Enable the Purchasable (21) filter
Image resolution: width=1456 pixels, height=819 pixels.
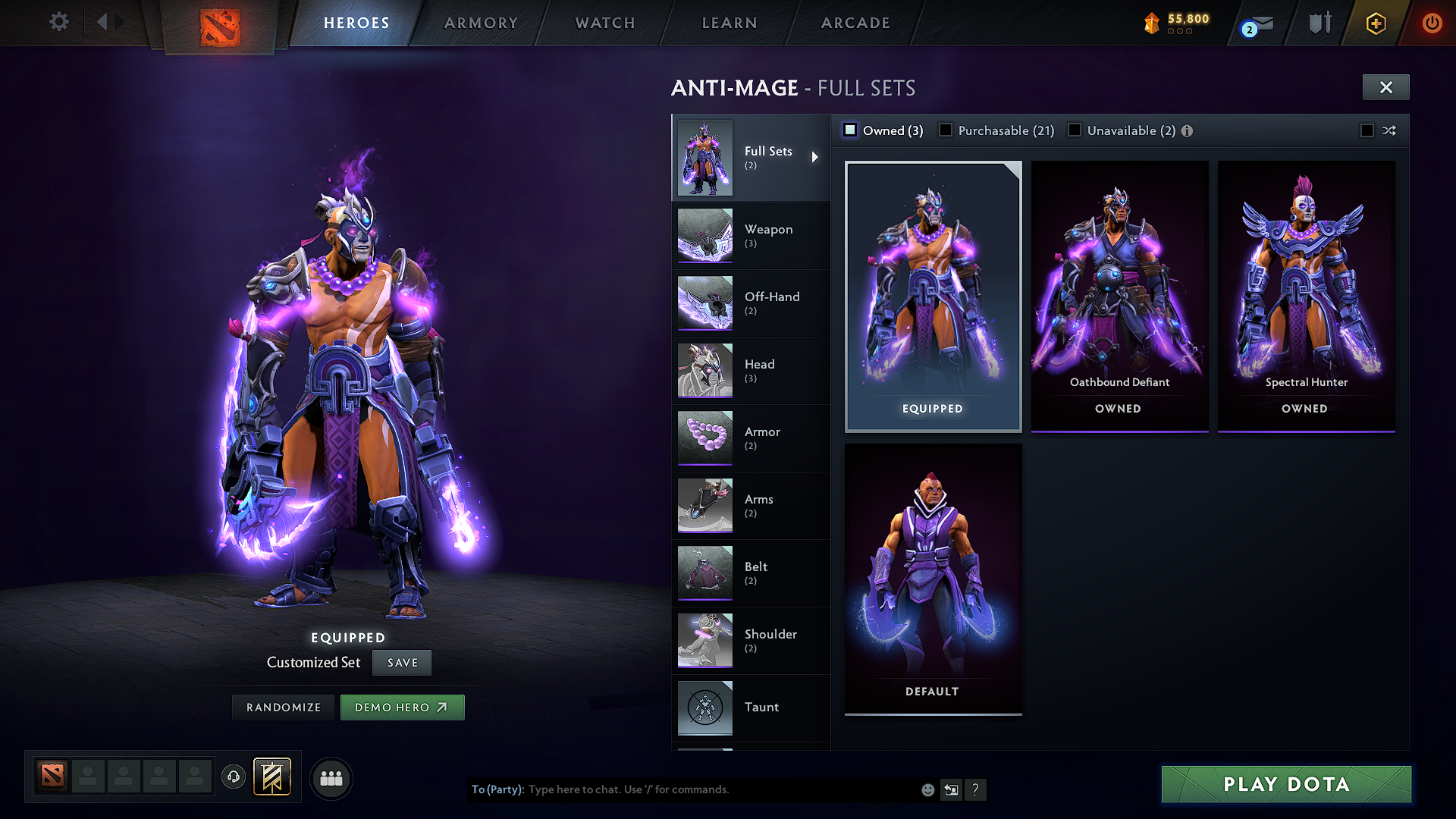(945, 130)
